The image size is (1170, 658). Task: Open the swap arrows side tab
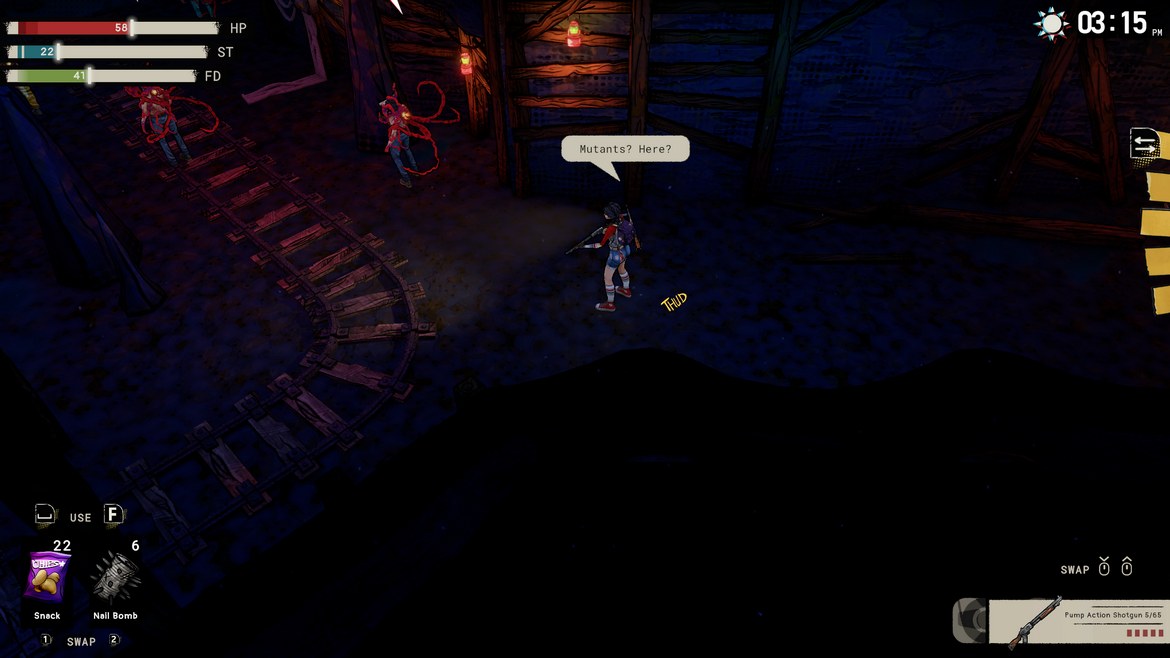pos(1144,144)
